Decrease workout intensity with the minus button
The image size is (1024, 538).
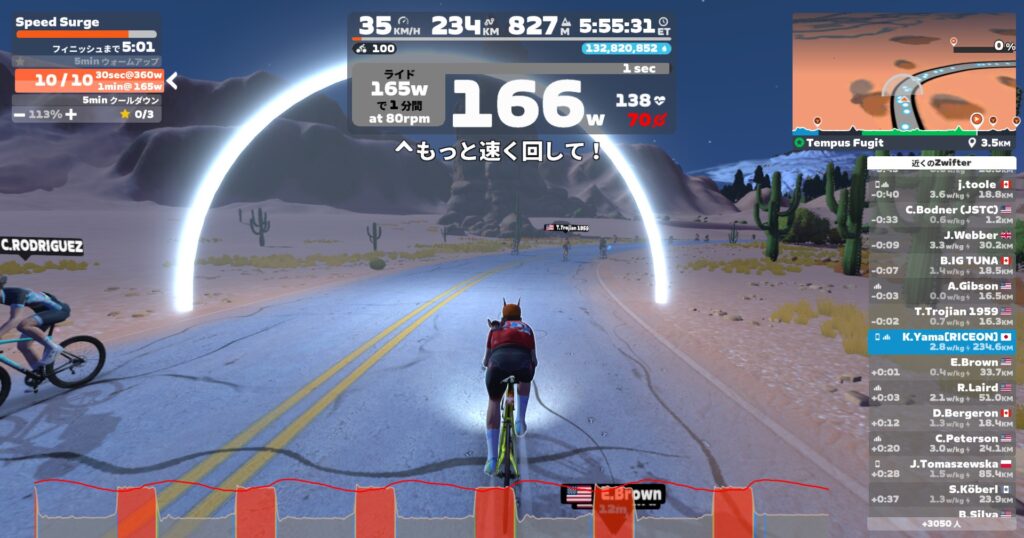[20, 114]
